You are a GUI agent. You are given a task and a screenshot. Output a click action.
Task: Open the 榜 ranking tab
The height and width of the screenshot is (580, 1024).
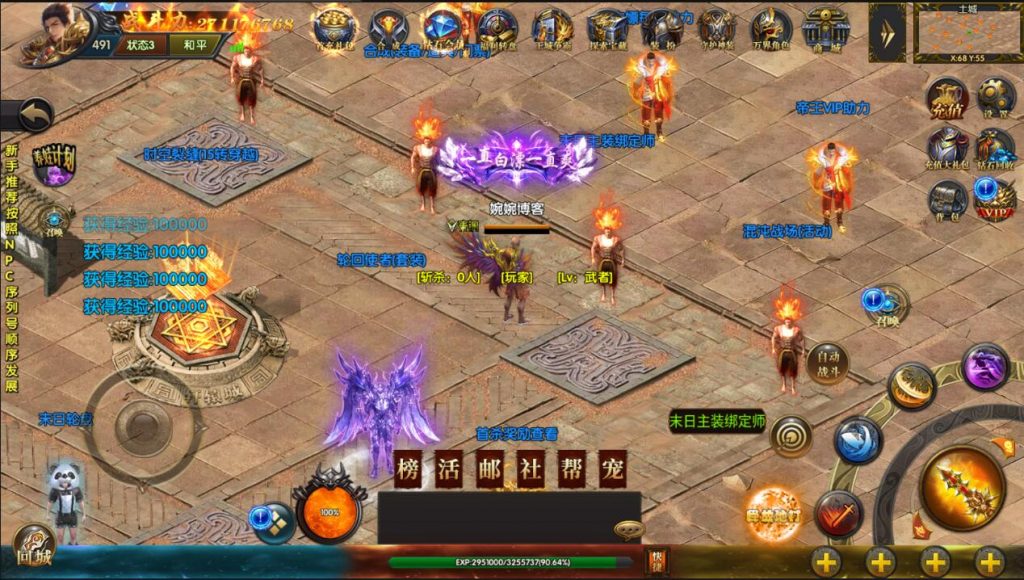pos(409,471)
